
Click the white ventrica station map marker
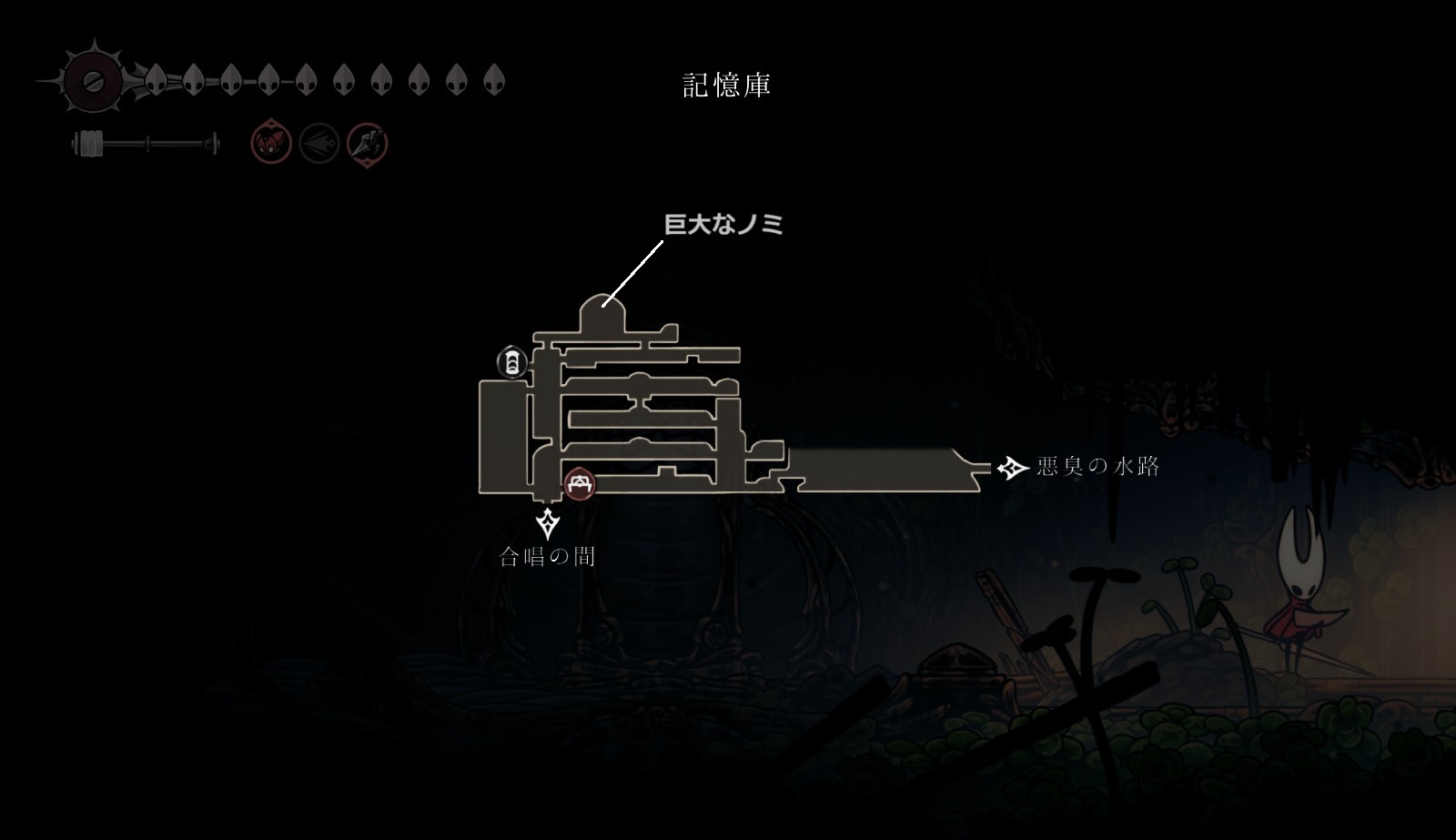[512, 362]
